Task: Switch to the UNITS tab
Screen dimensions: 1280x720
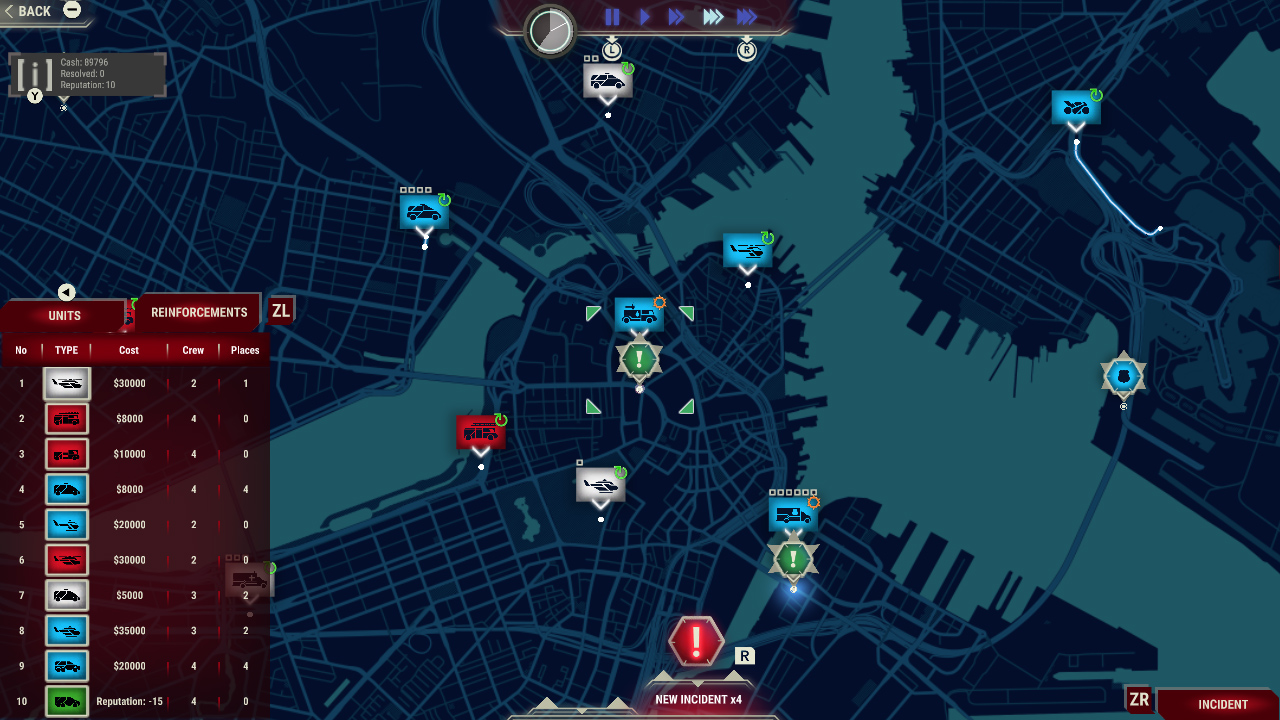Action: click(63, 315)
